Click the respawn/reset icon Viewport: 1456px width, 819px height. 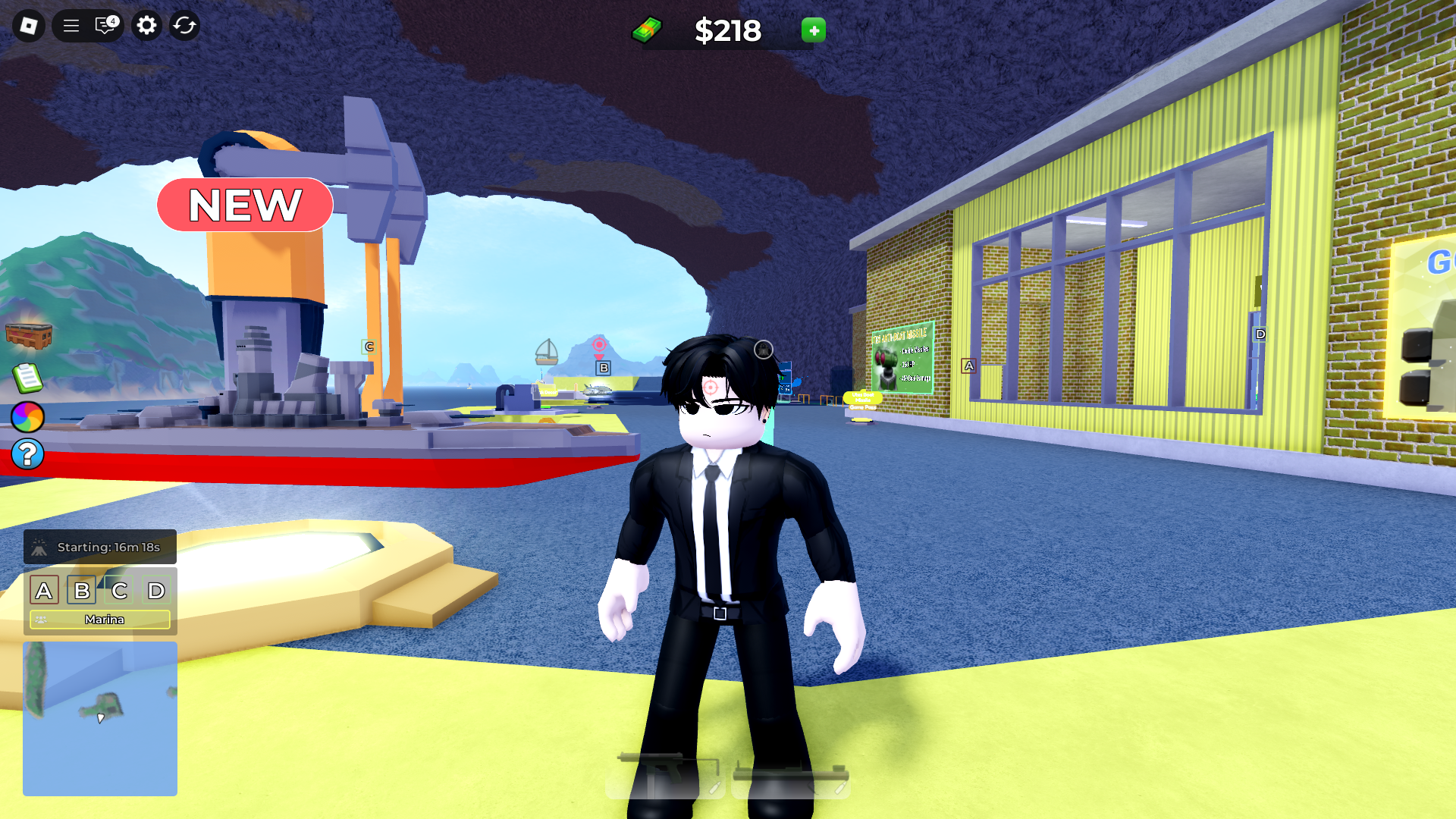[184, 25]
